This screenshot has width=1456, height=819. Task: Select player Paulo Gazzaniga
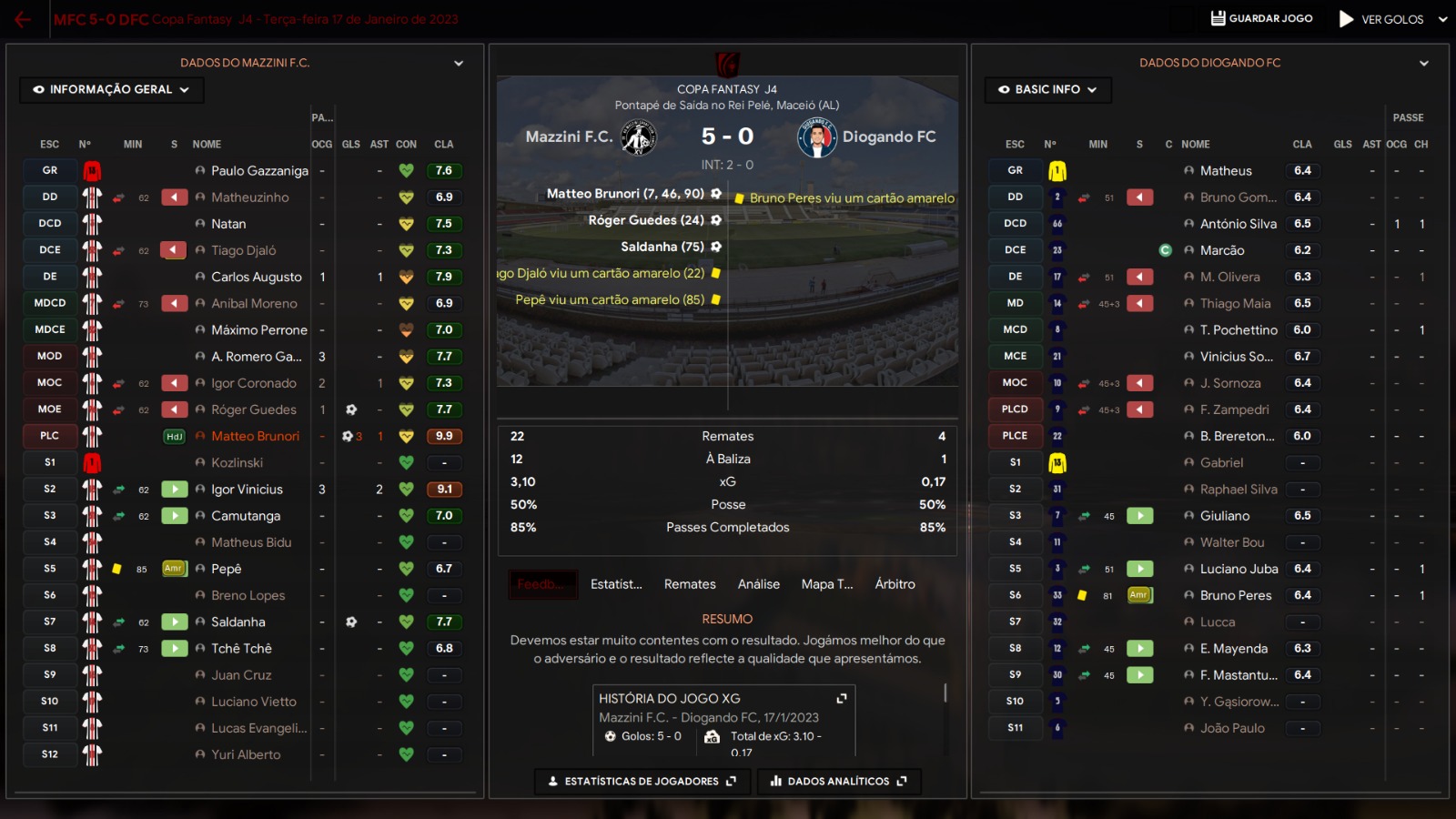click(259, 170)
